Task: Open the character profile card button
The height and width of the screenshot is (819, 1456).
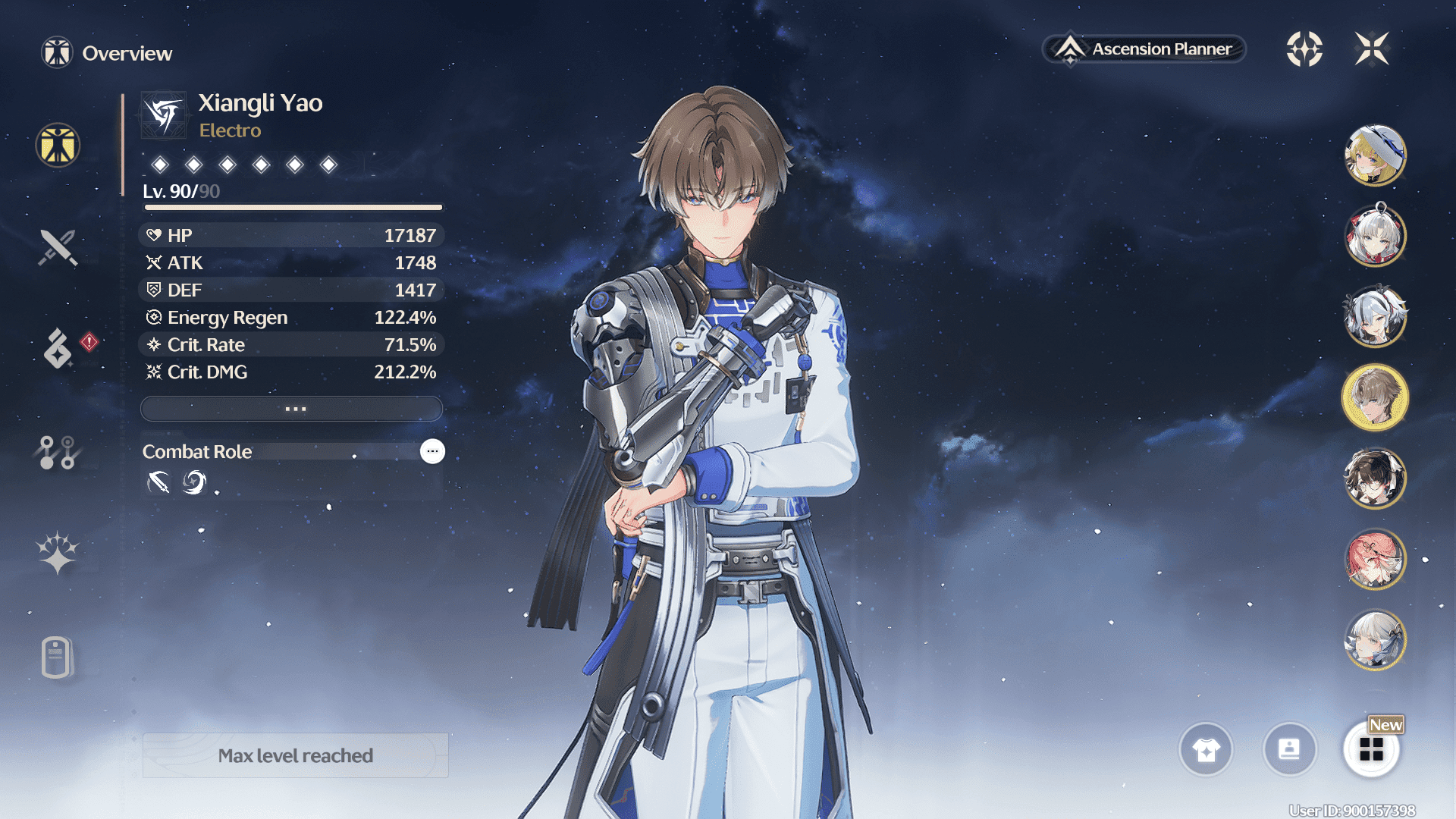Action: pos(1289,750)
